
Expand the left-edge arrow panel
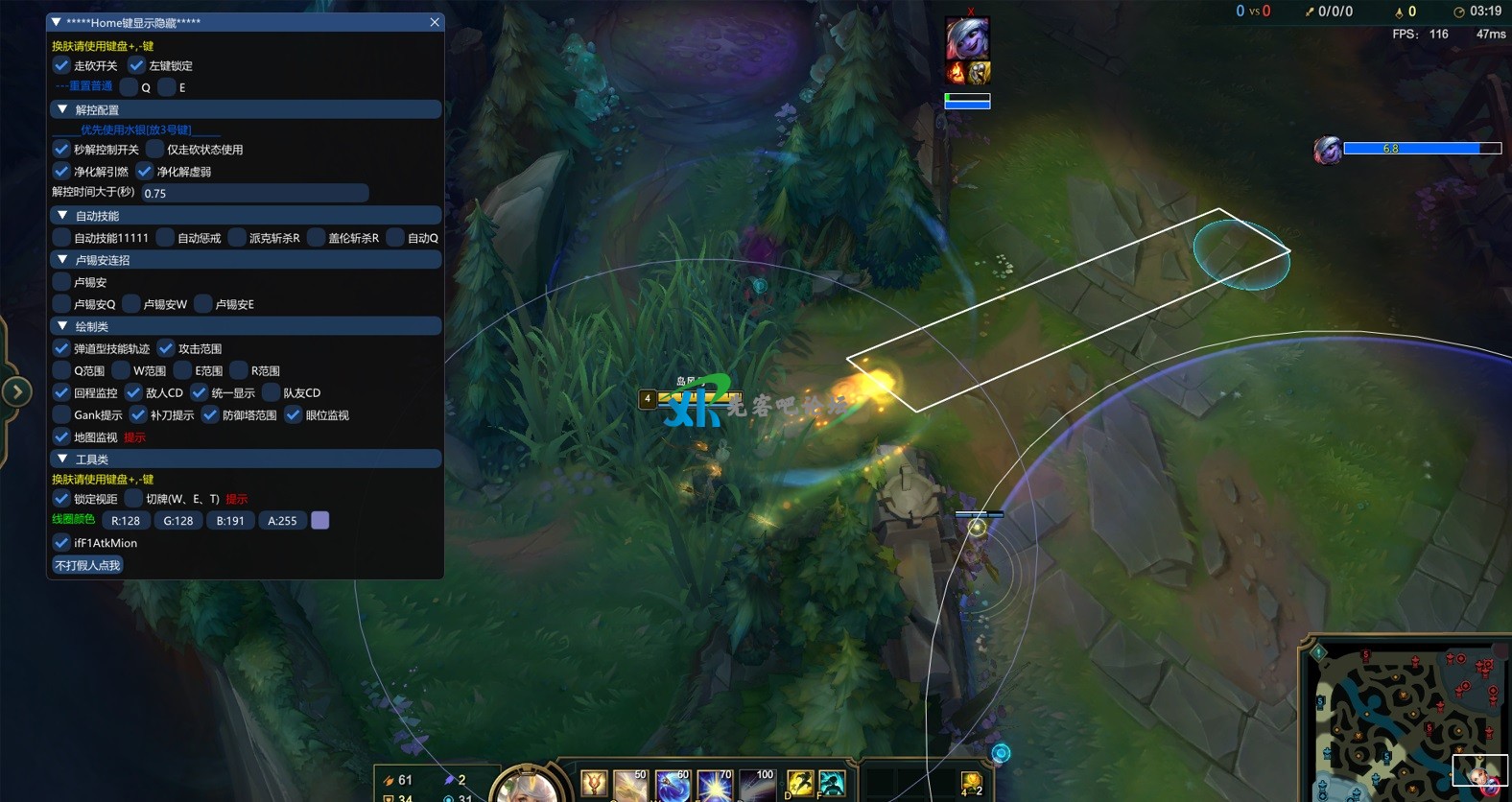[x=16, y=391]
